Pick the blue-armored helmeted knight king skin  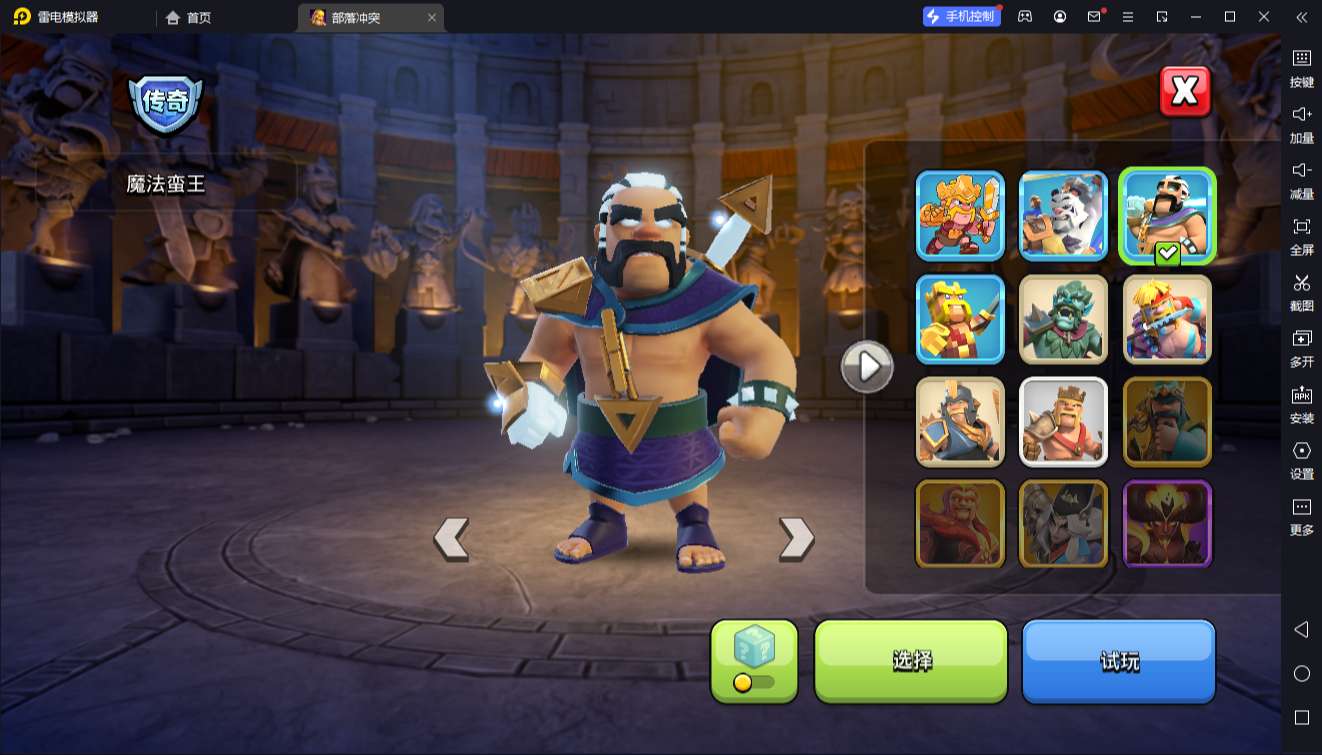point(960,421)
